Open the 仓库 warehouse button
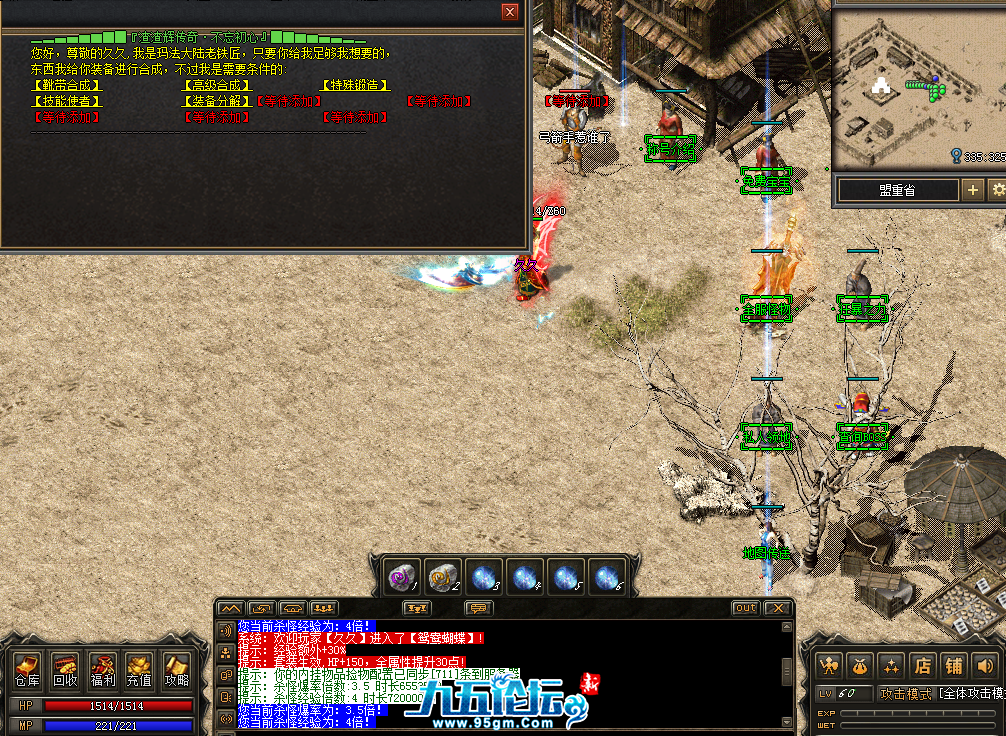This screenshot has width=1006, height=736. point(27,670)
